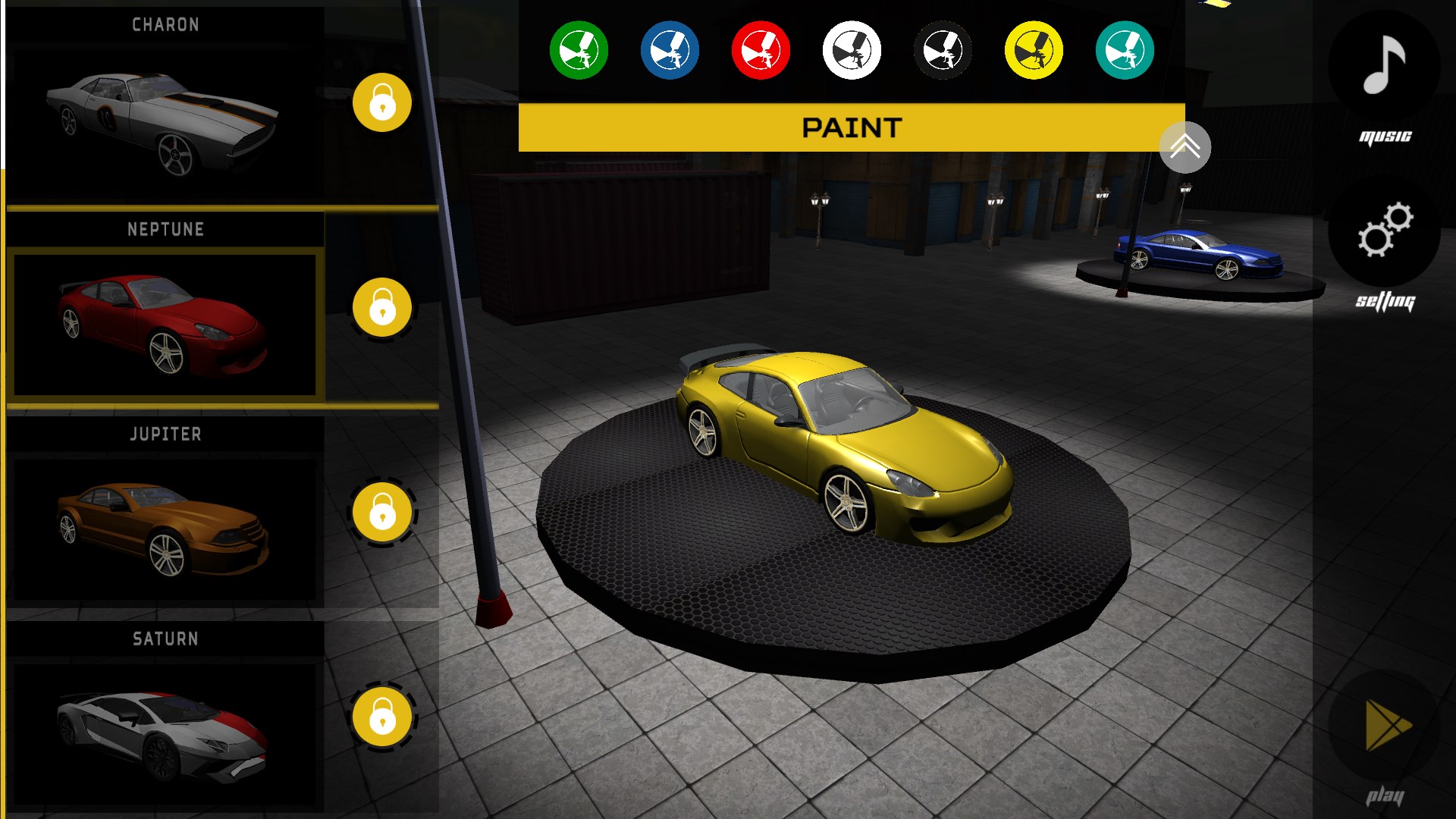Apply the red paint spray gun

click(x=761, y=49)
